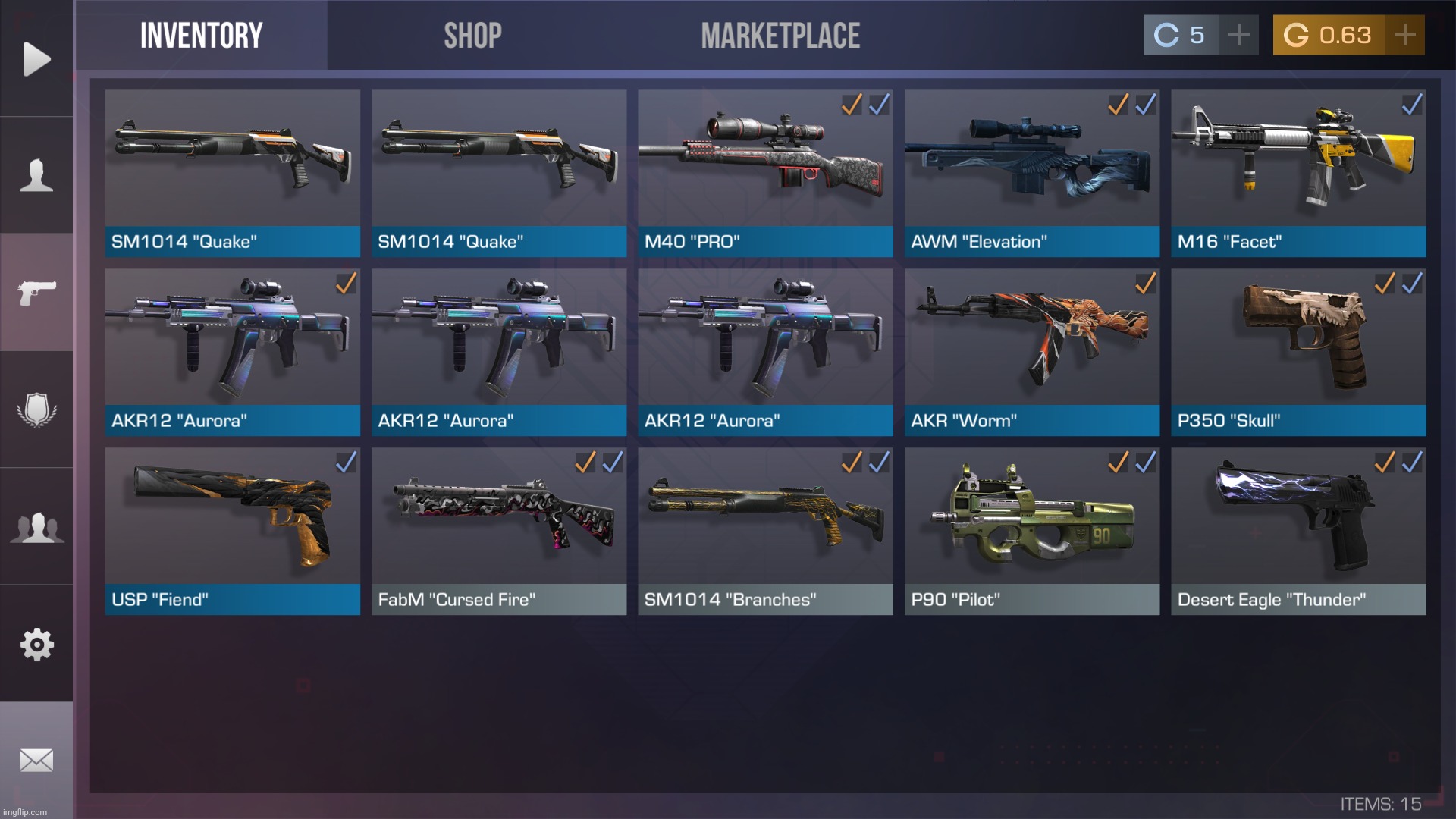
Task: Click the coins currency icon
Action: [x=1166, y=33]
